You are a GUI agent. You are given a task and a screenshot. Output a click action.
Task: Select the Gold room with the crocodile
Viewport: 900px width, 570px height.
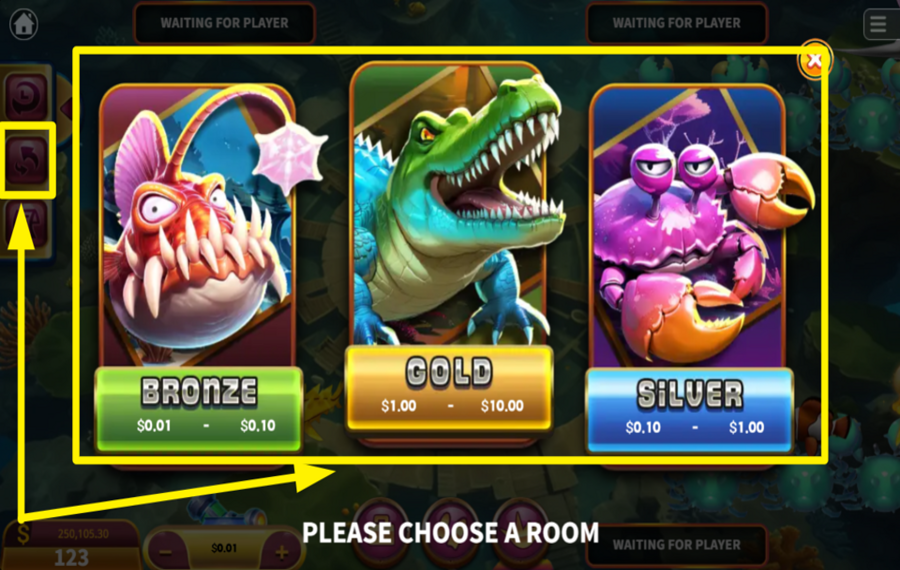449,250
